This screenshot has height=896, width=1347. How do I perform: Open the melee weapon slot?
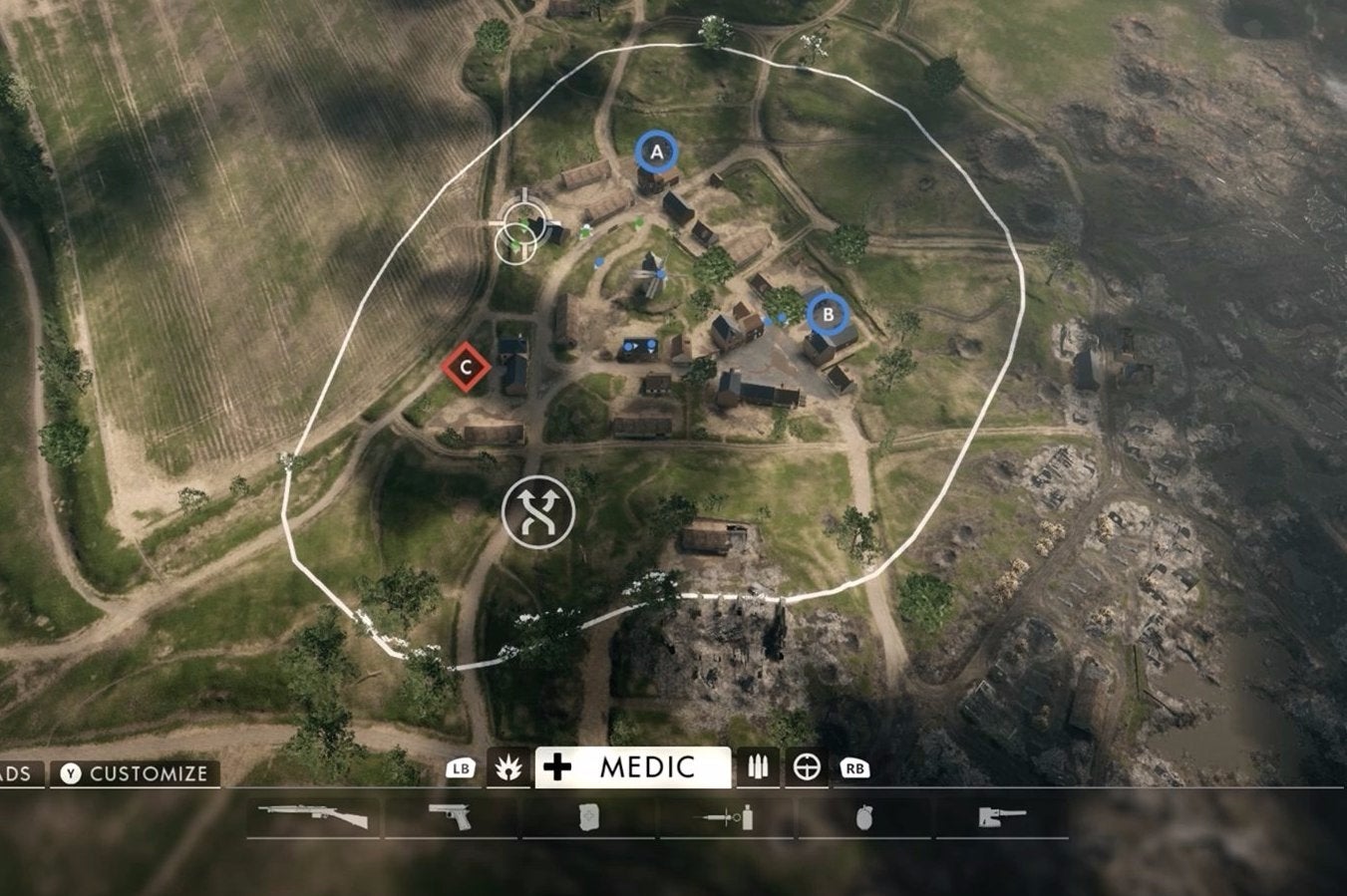1000,817
